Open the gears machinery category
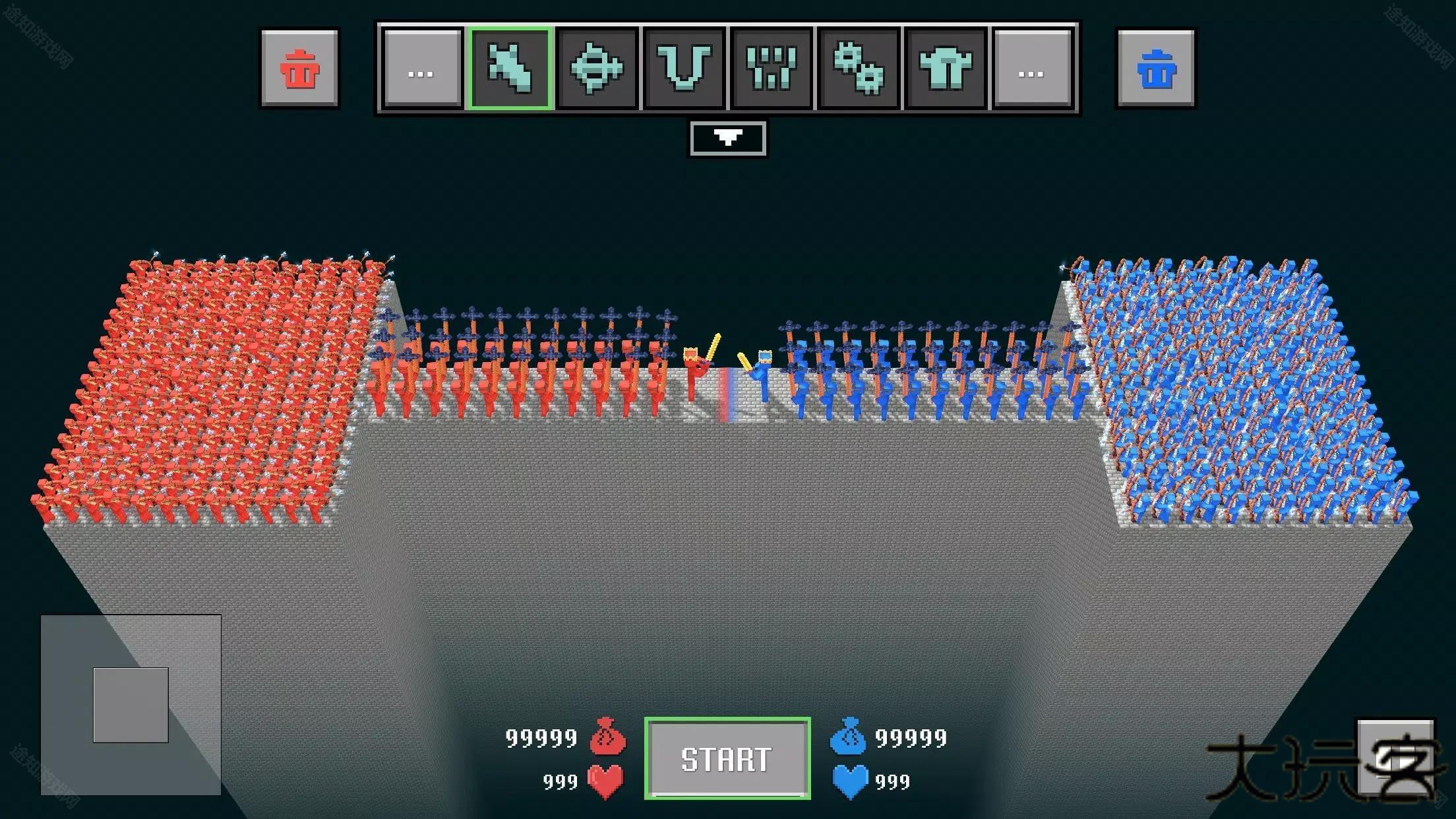Image resolution: width=1456 pixels, height=819 pixels. [859, 69]
